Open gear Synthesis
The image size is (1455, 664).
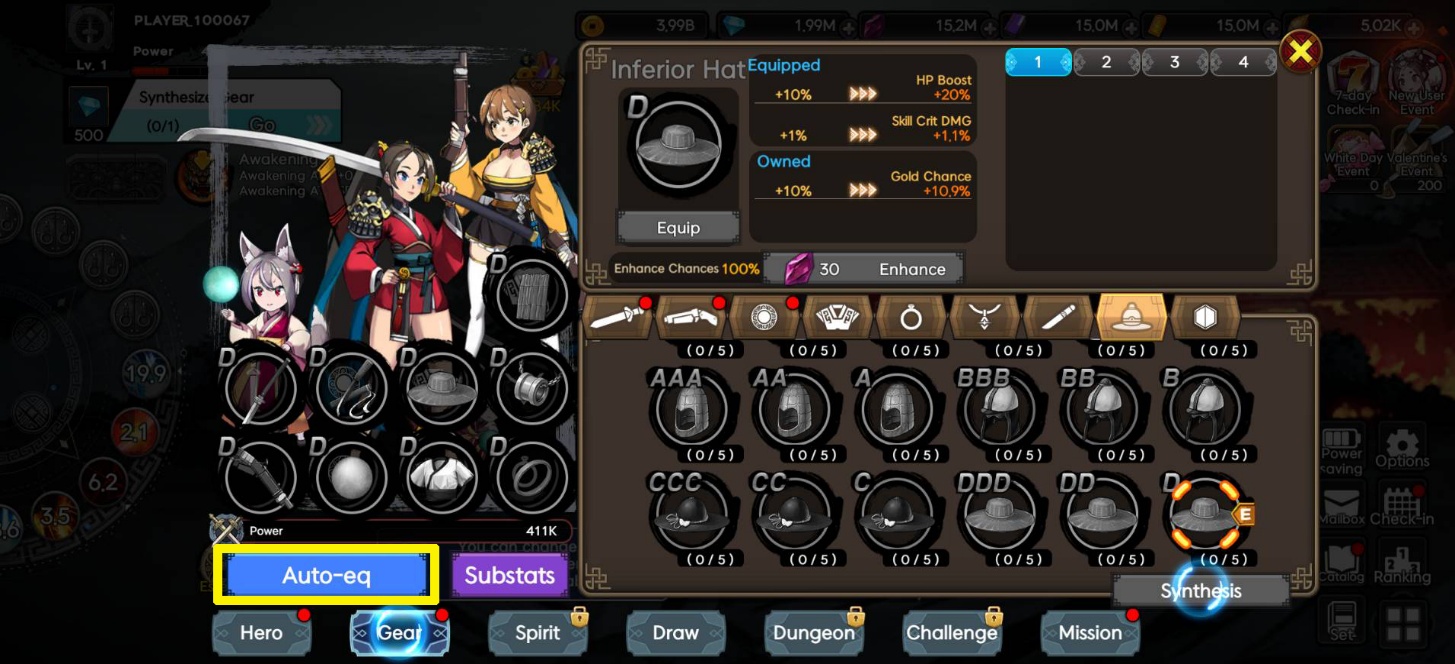click(1200, 591)
